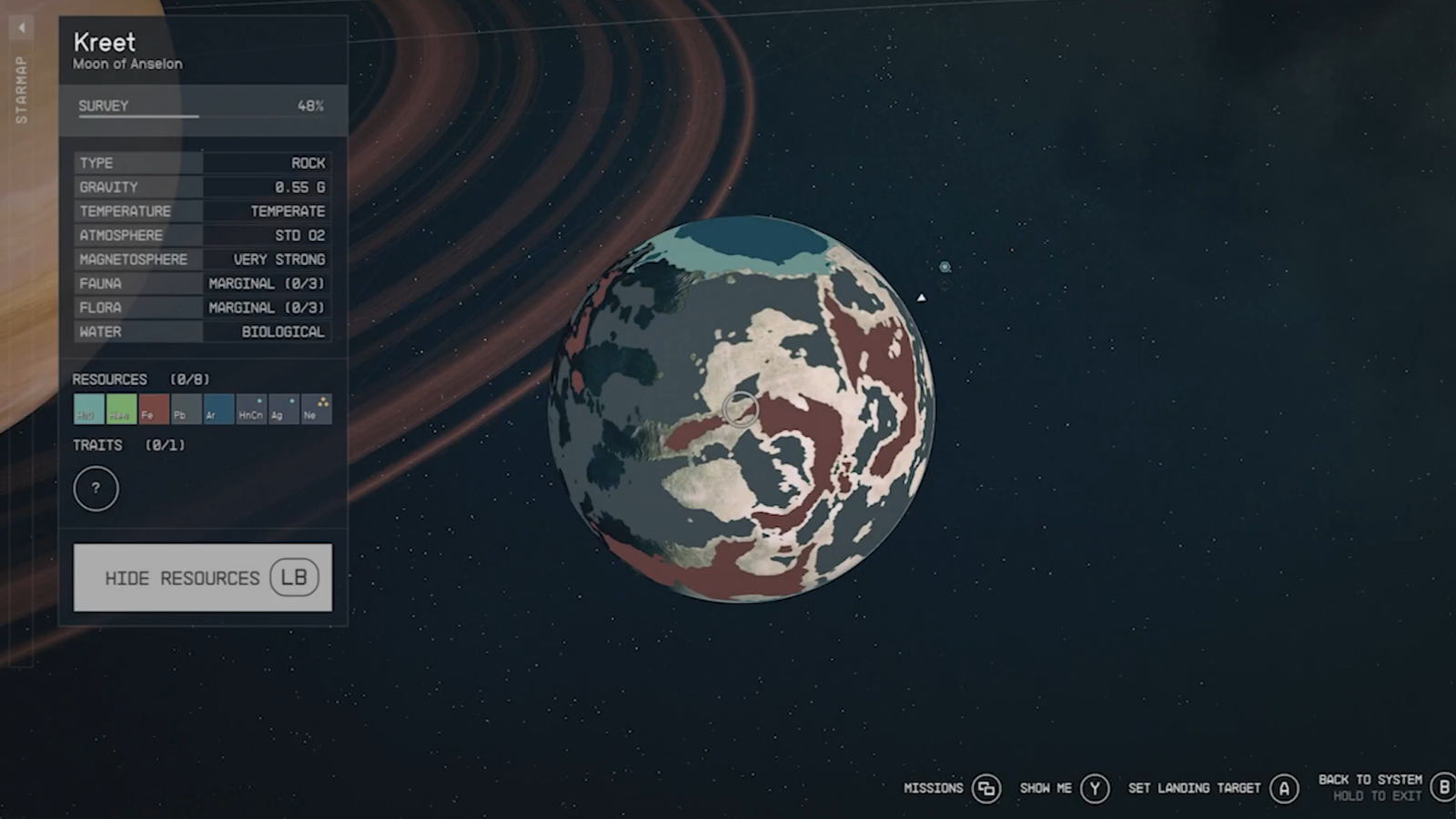
Task: Select the Ar argon resource tile
Action: coord(218,409)
